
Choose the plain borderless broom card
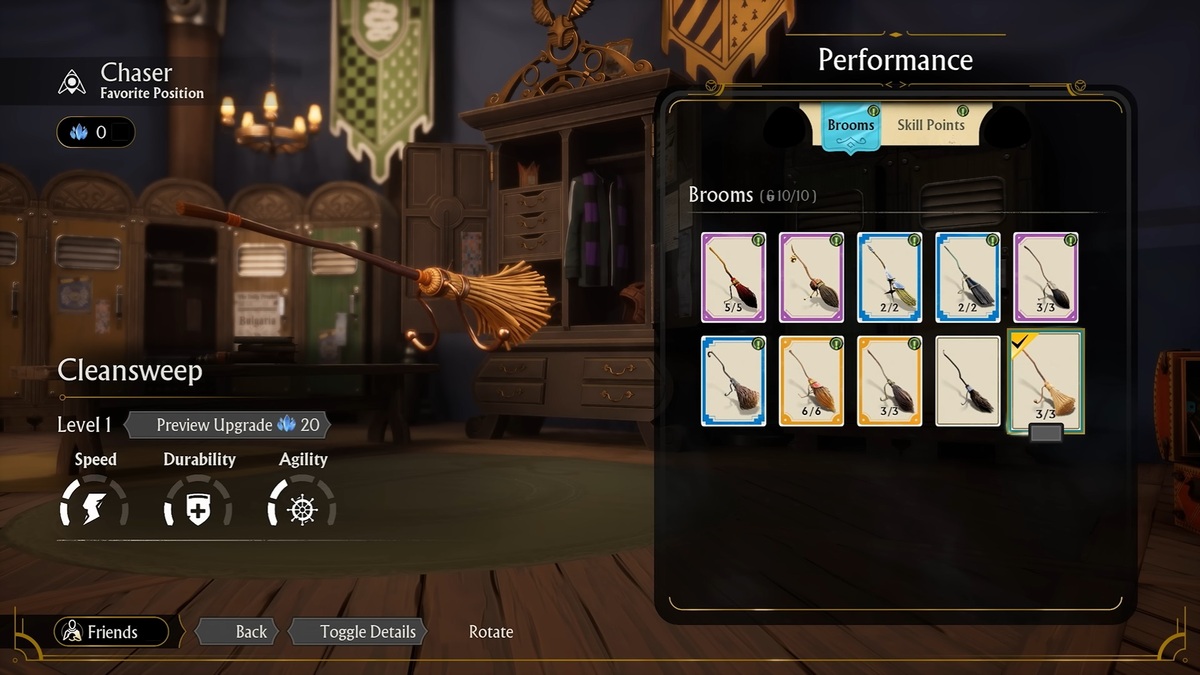(x=967, y=381)
